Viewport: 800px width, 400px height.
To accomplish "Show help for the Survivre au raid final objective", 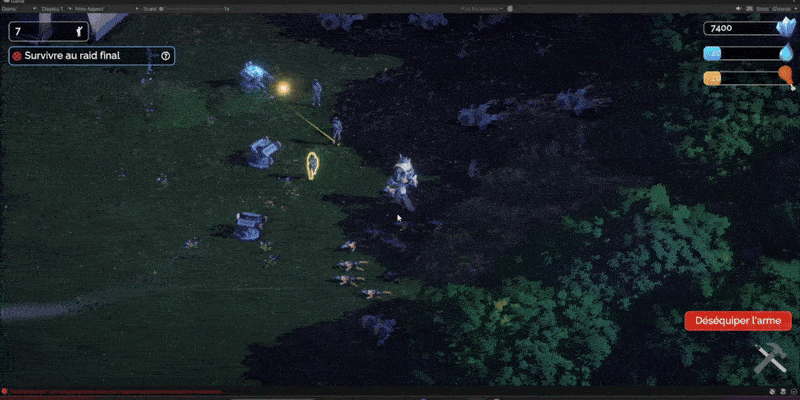I will click(x=166, y=56).
